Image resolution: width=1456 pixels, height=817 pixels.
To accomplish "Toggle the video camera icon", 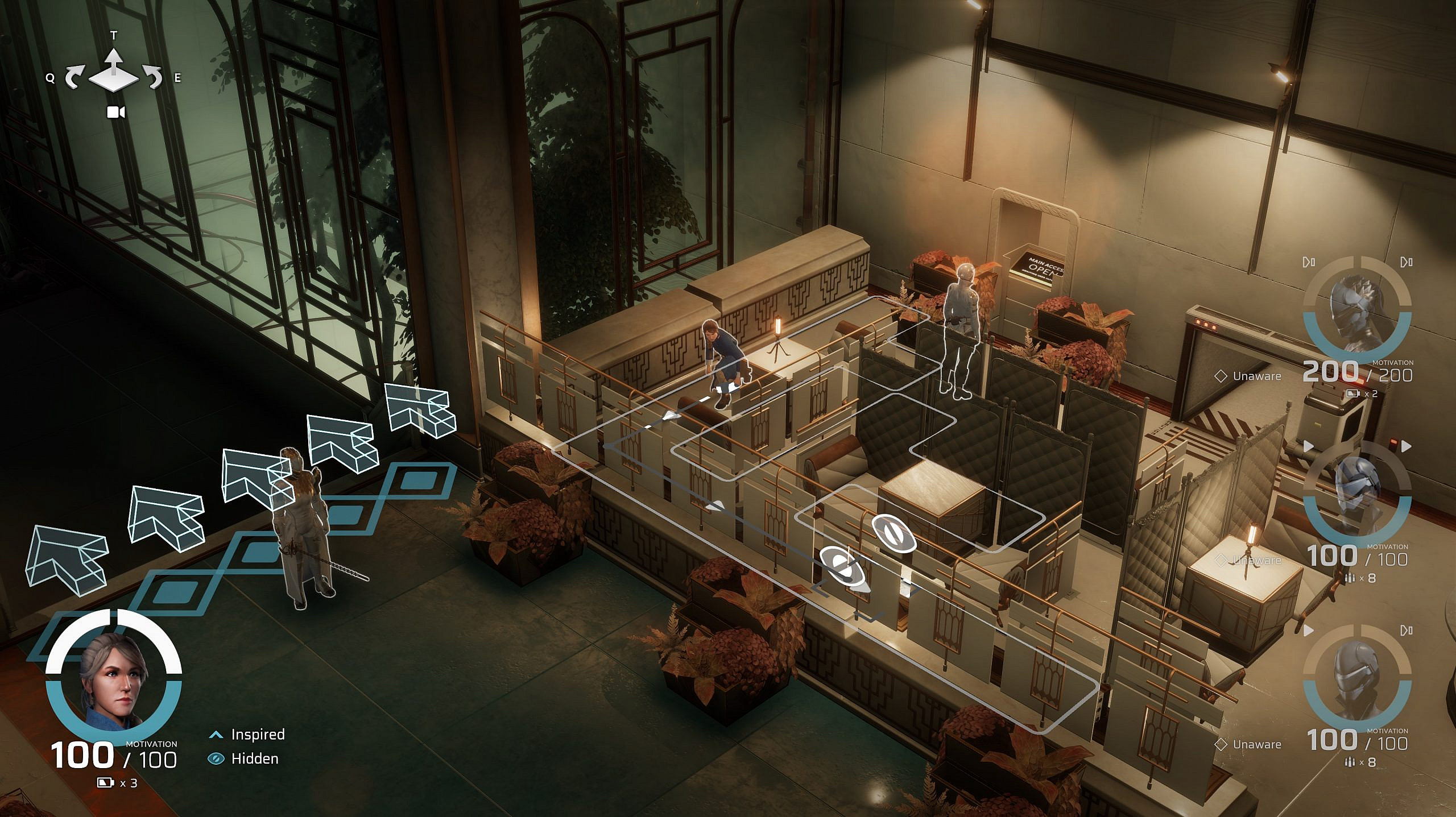I will [x=116, y=112].
